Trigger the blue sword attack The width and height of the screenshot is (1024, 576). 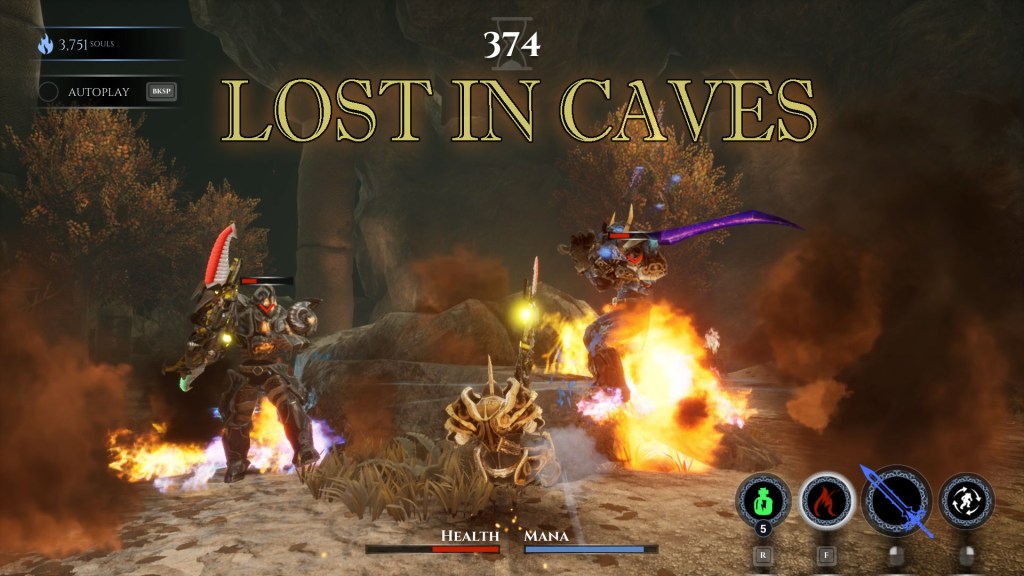[x=896, y=500]
